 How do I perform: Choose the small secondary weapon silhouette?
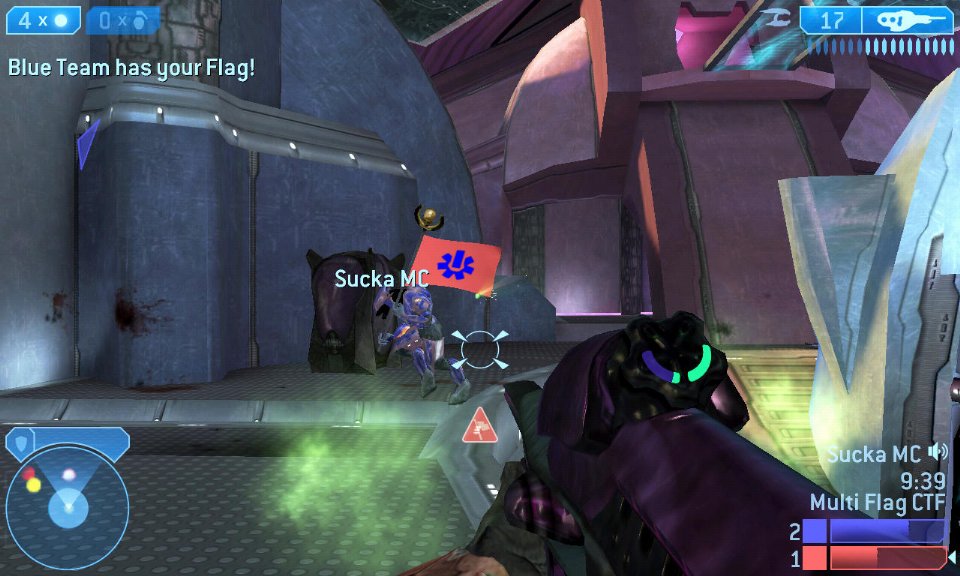pyautogui.click(x=775, y=17)
